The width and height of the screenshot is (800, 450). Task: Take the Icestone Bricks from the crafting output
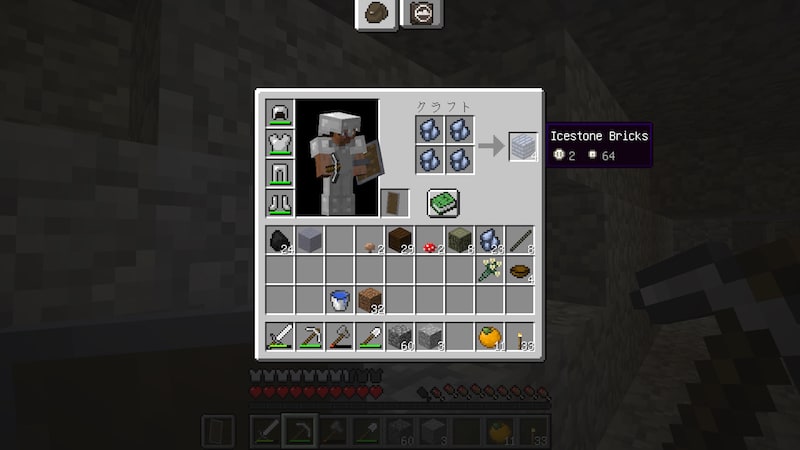(523, 147)
